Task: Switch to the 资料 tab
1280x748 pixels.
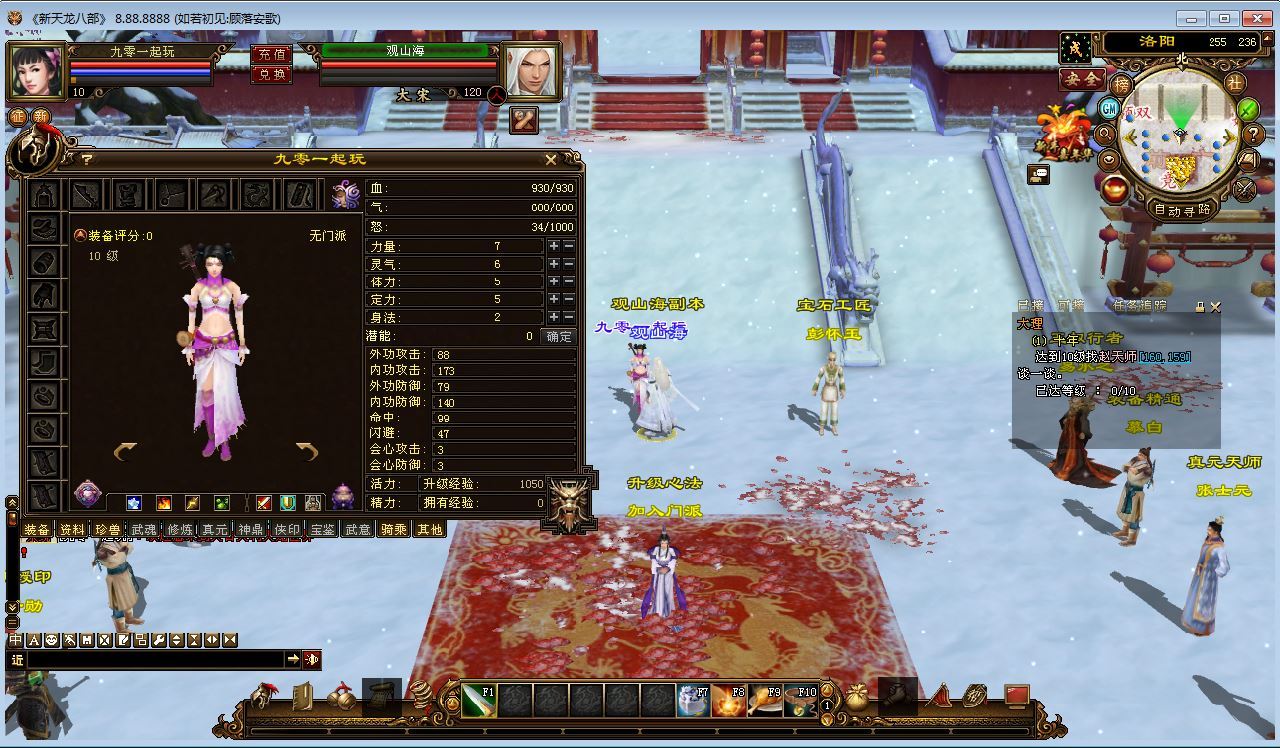Action: click(72, 529)
